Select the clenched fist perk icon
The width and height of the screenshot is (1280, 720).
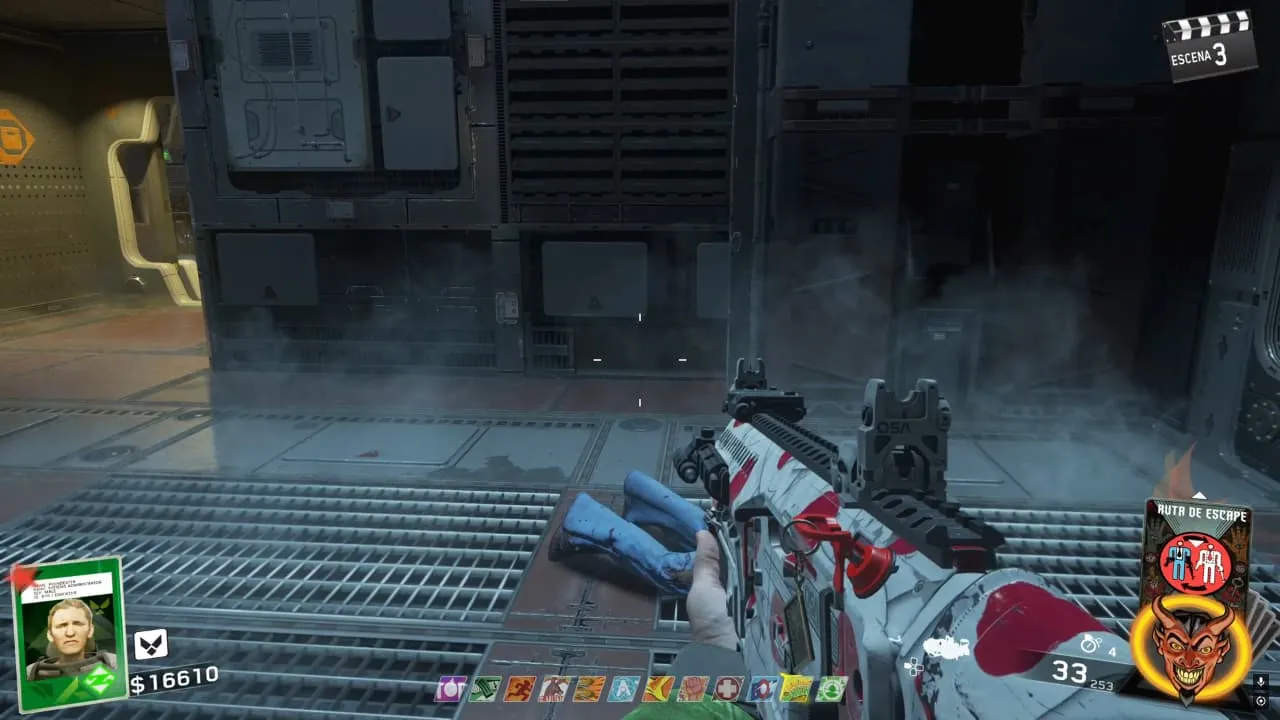click(x=692, y=688)
